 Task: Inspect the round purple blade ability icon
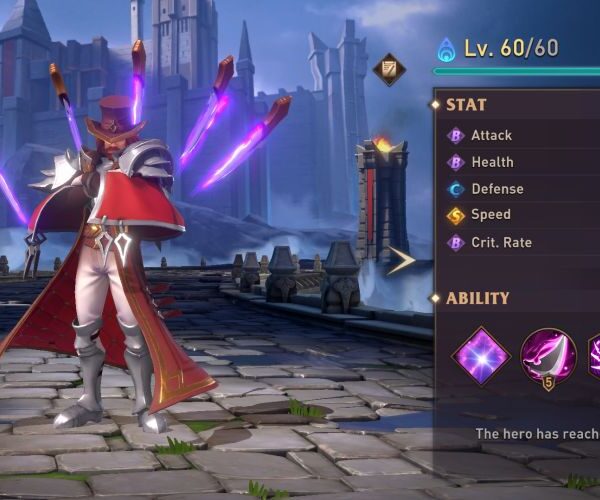(x=548, y=354)
